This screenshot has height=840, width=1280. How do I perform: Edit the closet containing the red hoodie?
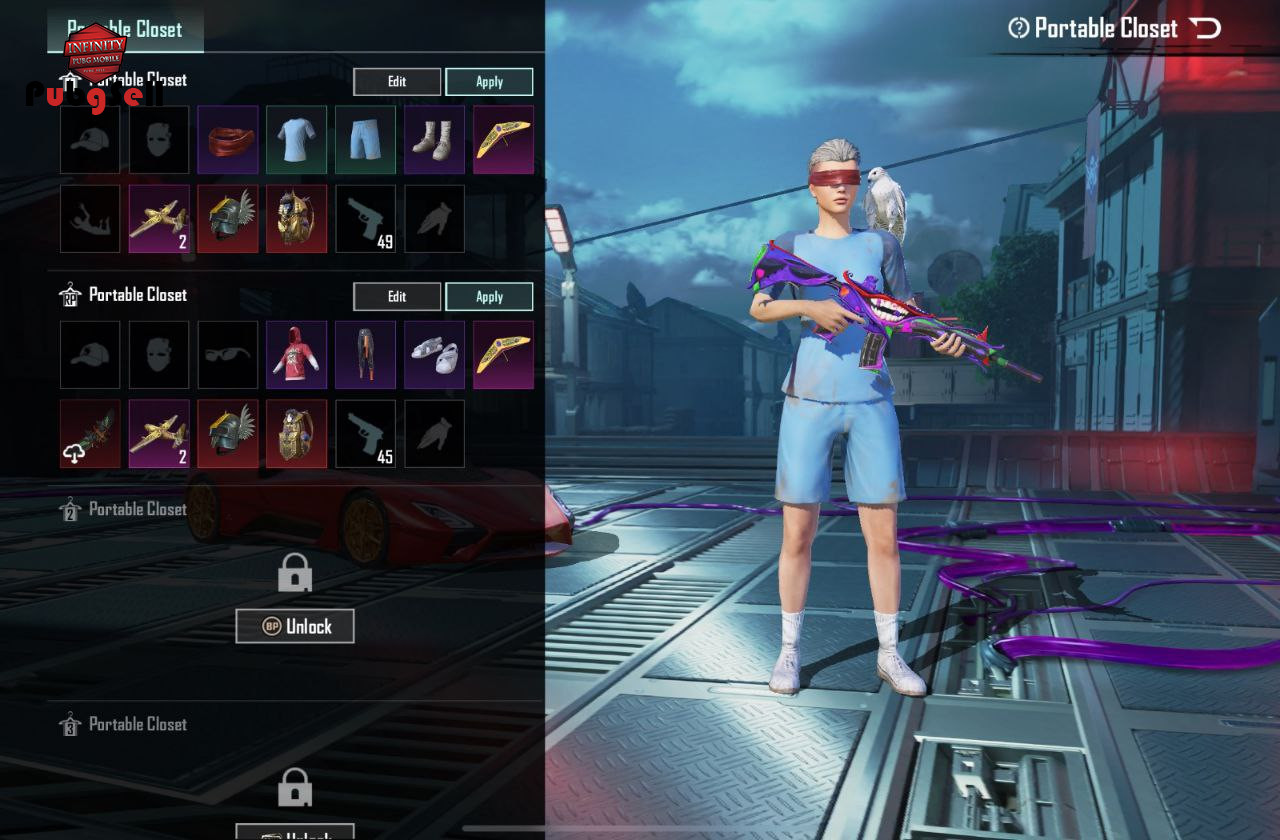397,297
